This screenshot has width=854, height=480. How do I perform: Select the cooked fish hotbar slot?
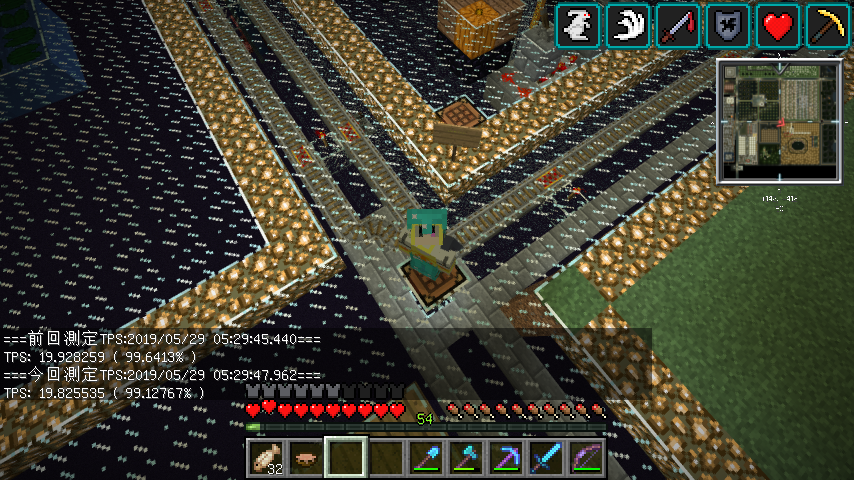click(266, 459)
